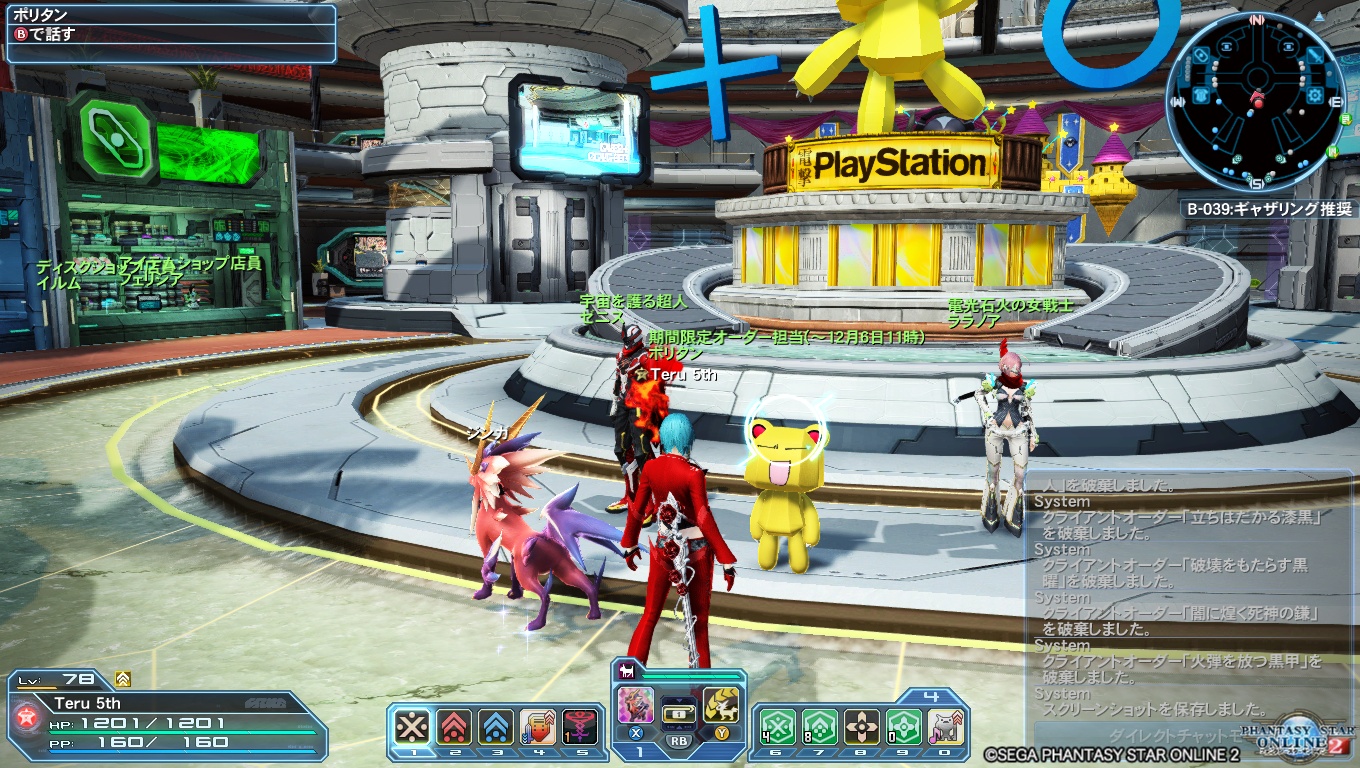This screenshot has width=1360, height=768.
Task: Select the yellow-background pet action icon
Action: tap(721, 705)
